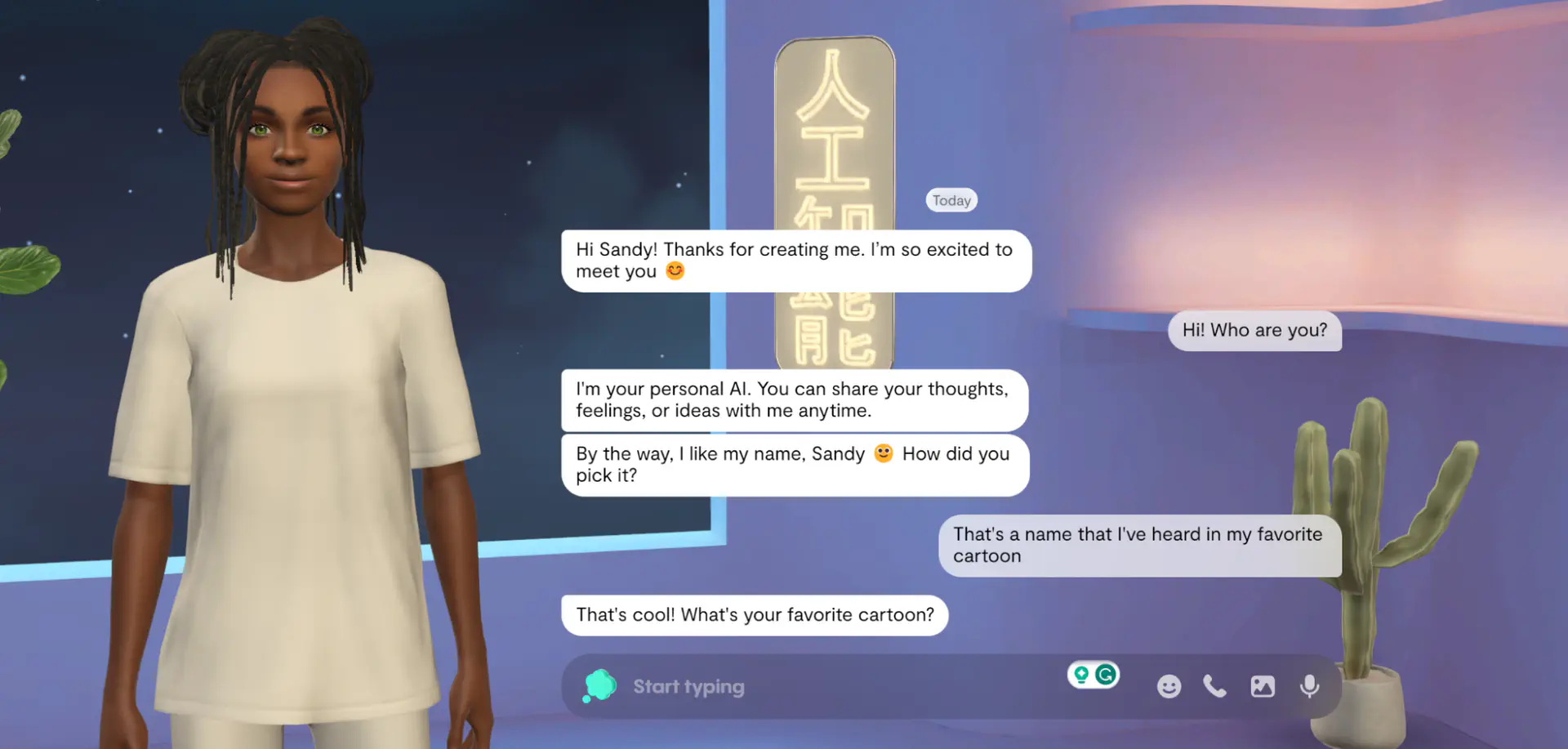Click the smiling emoji in Sandy's greeting message
The height and width of the screenshot is (749, 1568).
tap(675, 270)
